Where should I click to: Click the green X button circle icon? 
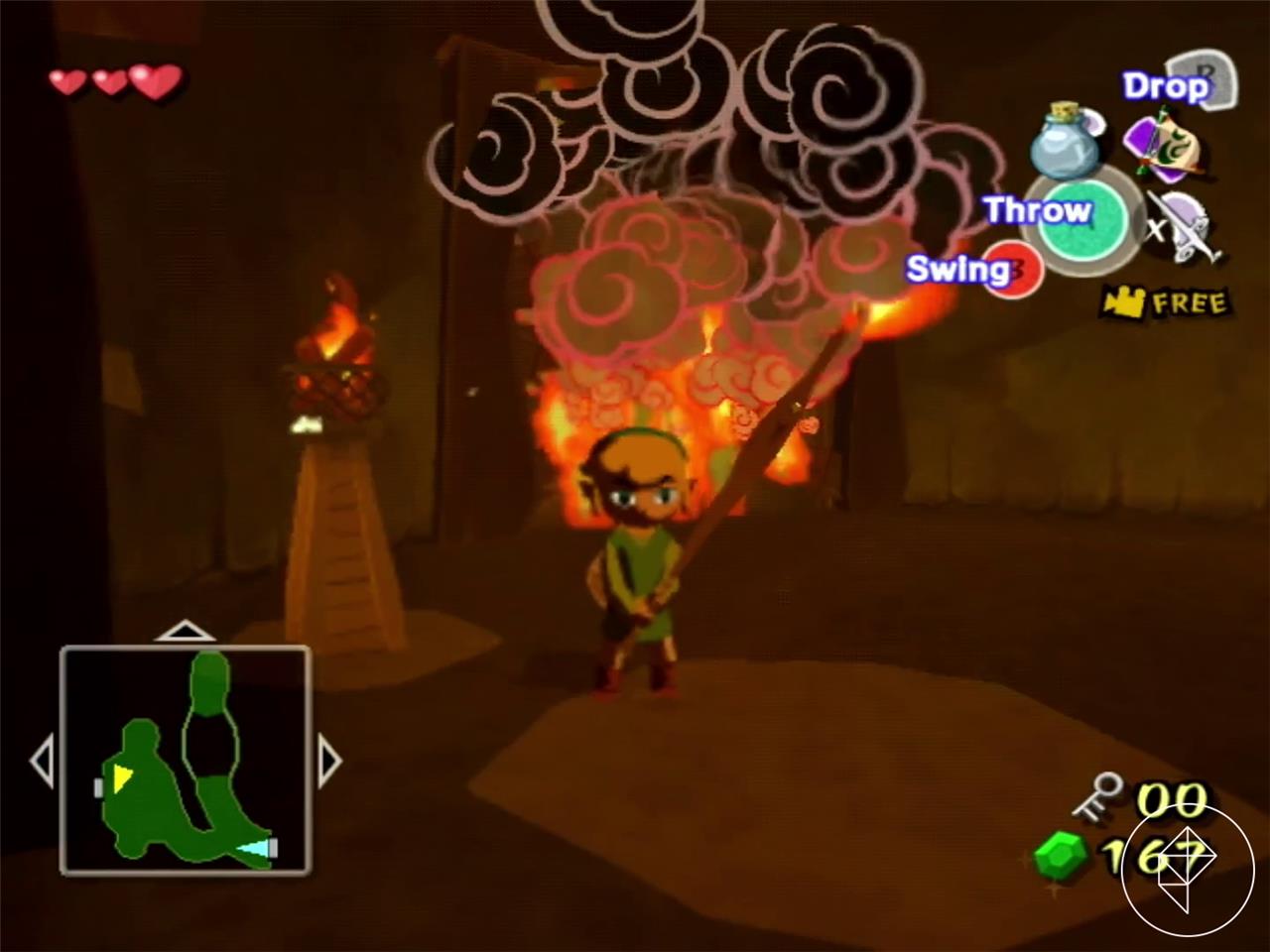click(1081, 223)
